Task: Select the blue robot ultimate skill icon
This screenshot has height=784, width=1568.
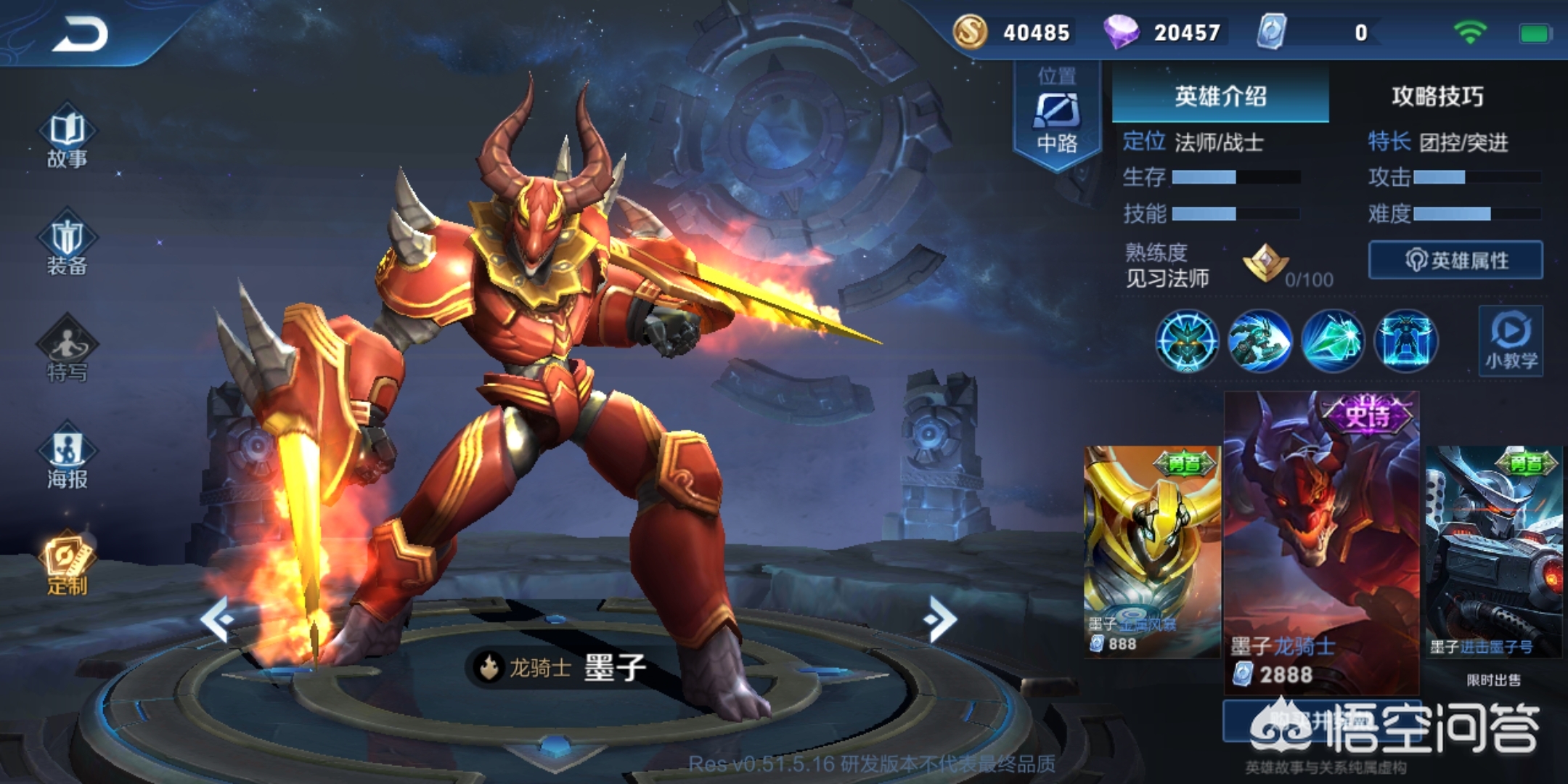Action: [1405, 341]
